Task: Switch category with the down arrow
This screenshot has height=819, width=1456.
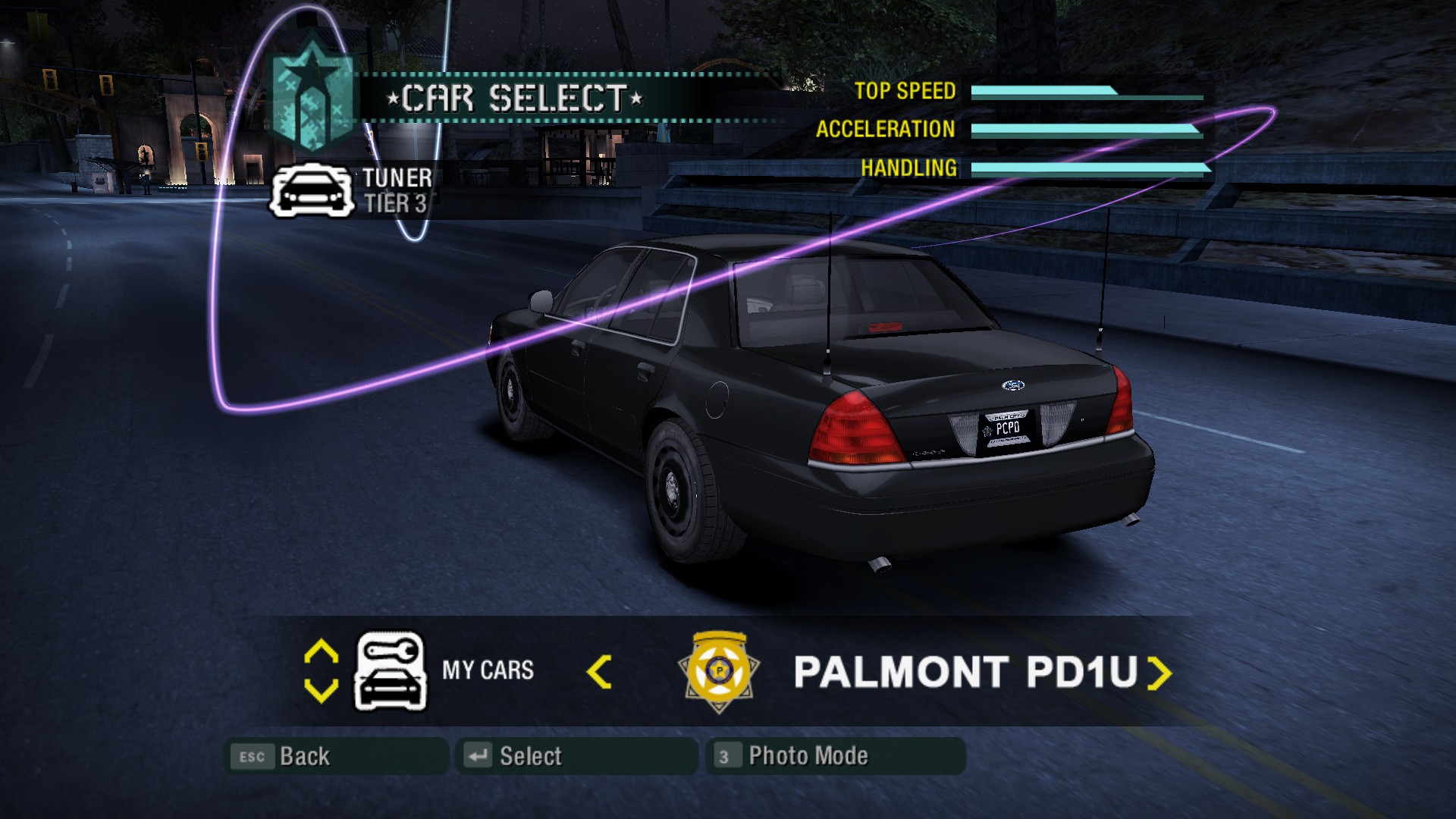Action: [x=321, y=690]
